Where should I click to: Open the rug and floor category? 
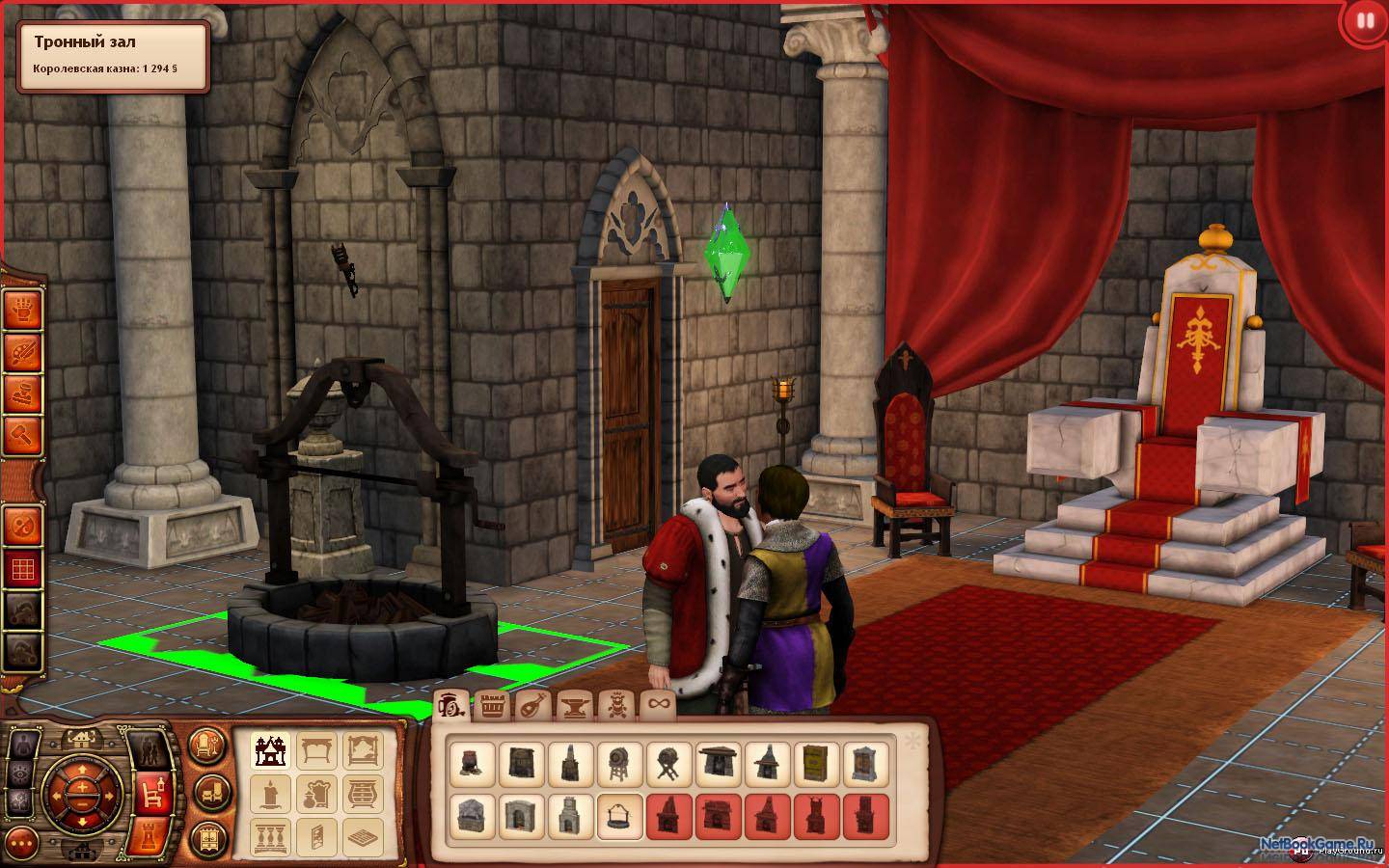[x=363, y=837]
